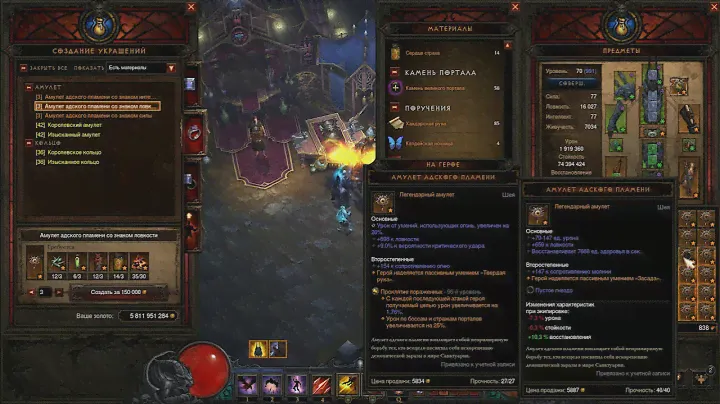Collapse the "Кольцо" recipe category
Screen dimensions: 720x404
pos(28,142)
